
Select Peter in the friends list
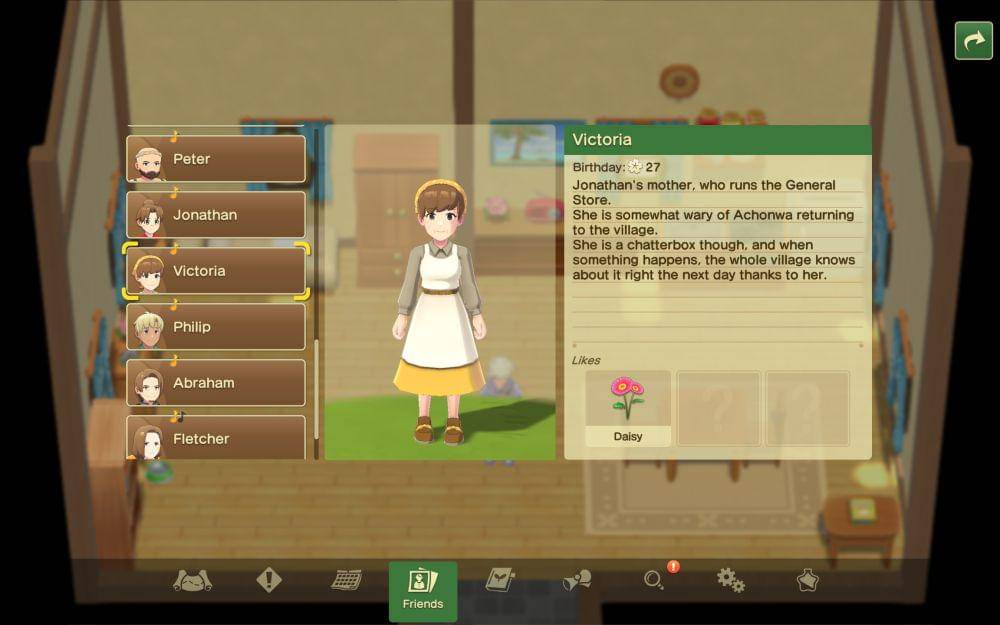tap(216, 159)
